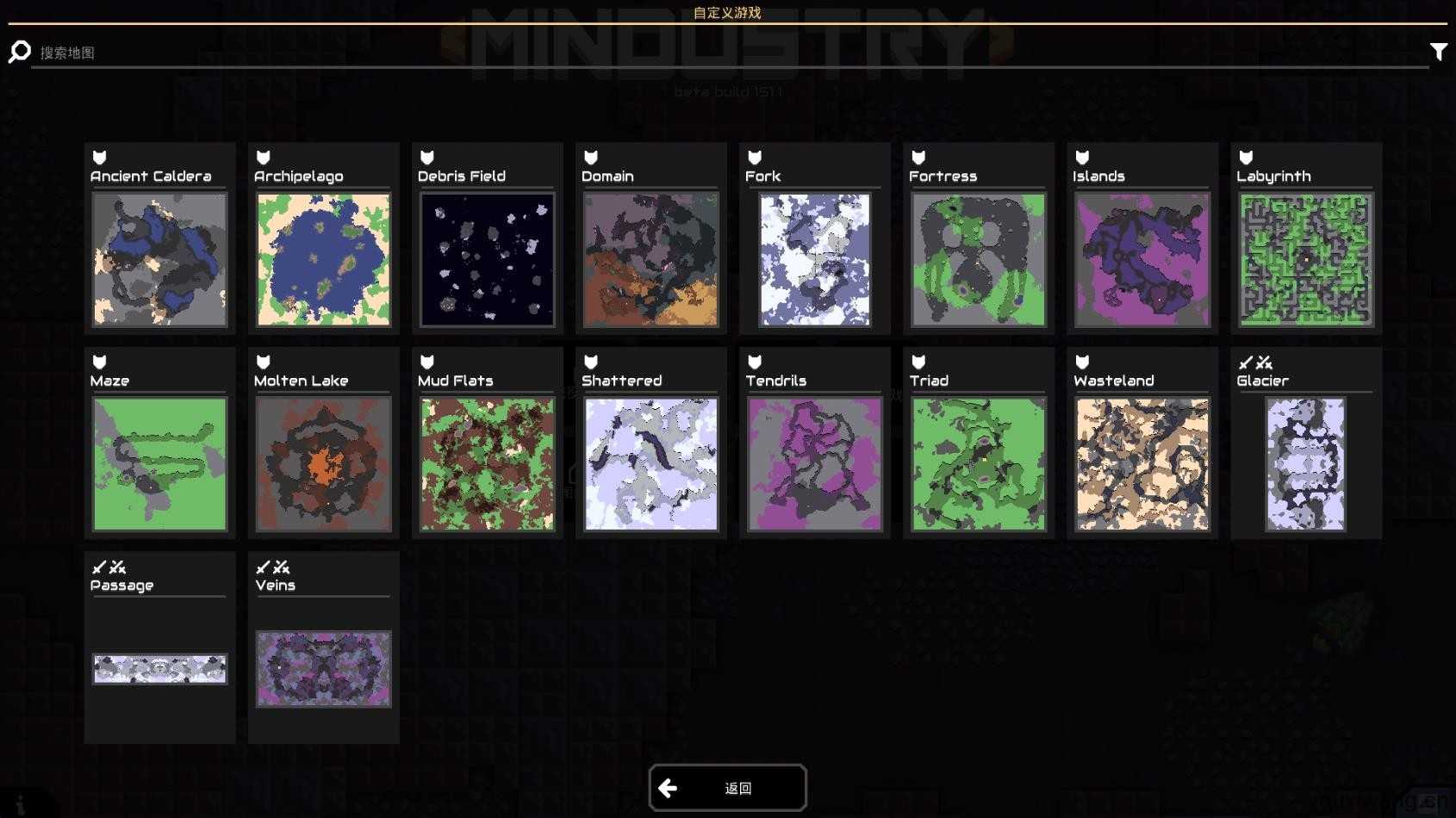
Task: Open the Shattered map preview
Action: pos(650,462)
